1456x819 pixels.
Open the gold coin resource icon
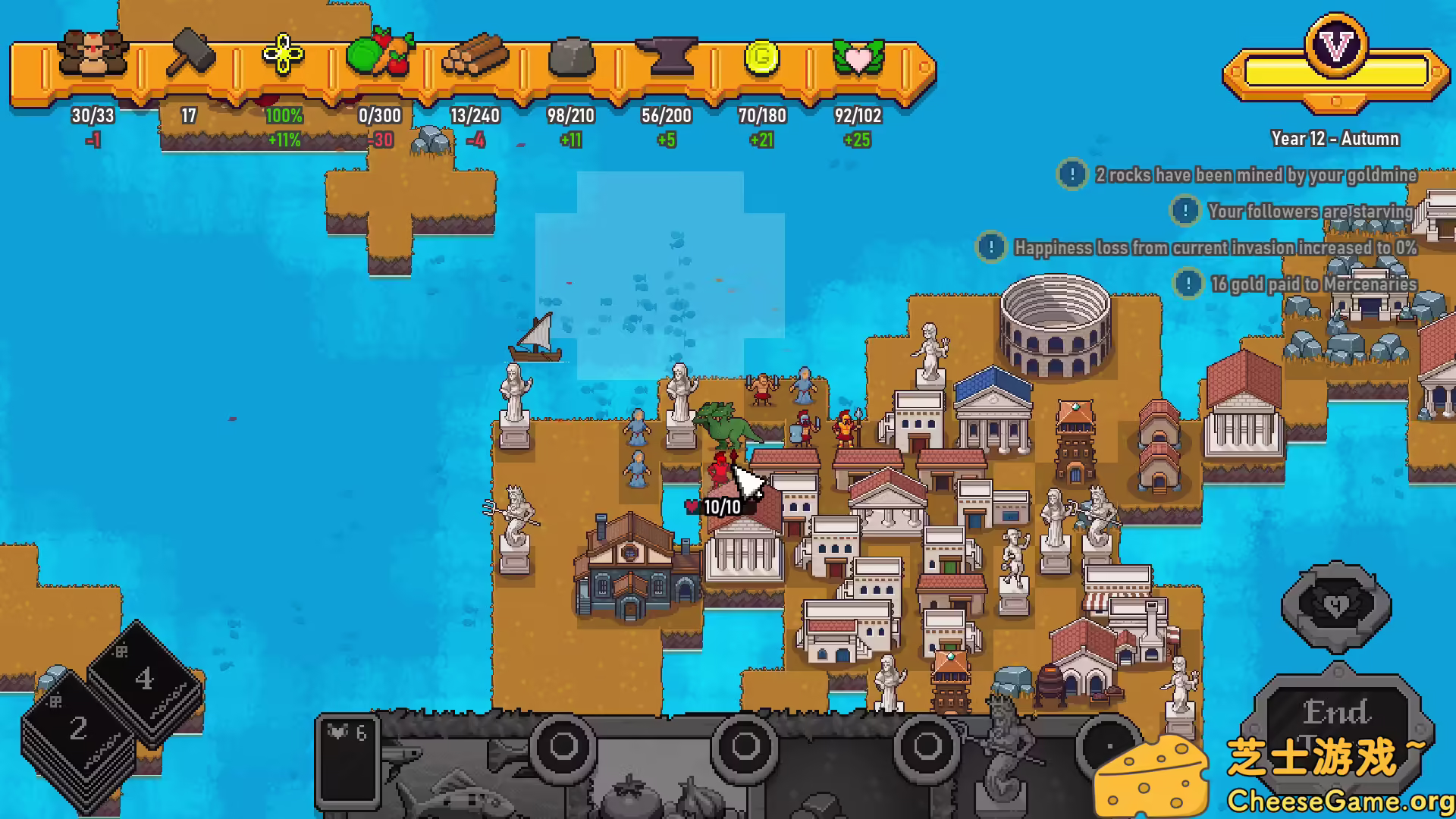click(761, 56)
